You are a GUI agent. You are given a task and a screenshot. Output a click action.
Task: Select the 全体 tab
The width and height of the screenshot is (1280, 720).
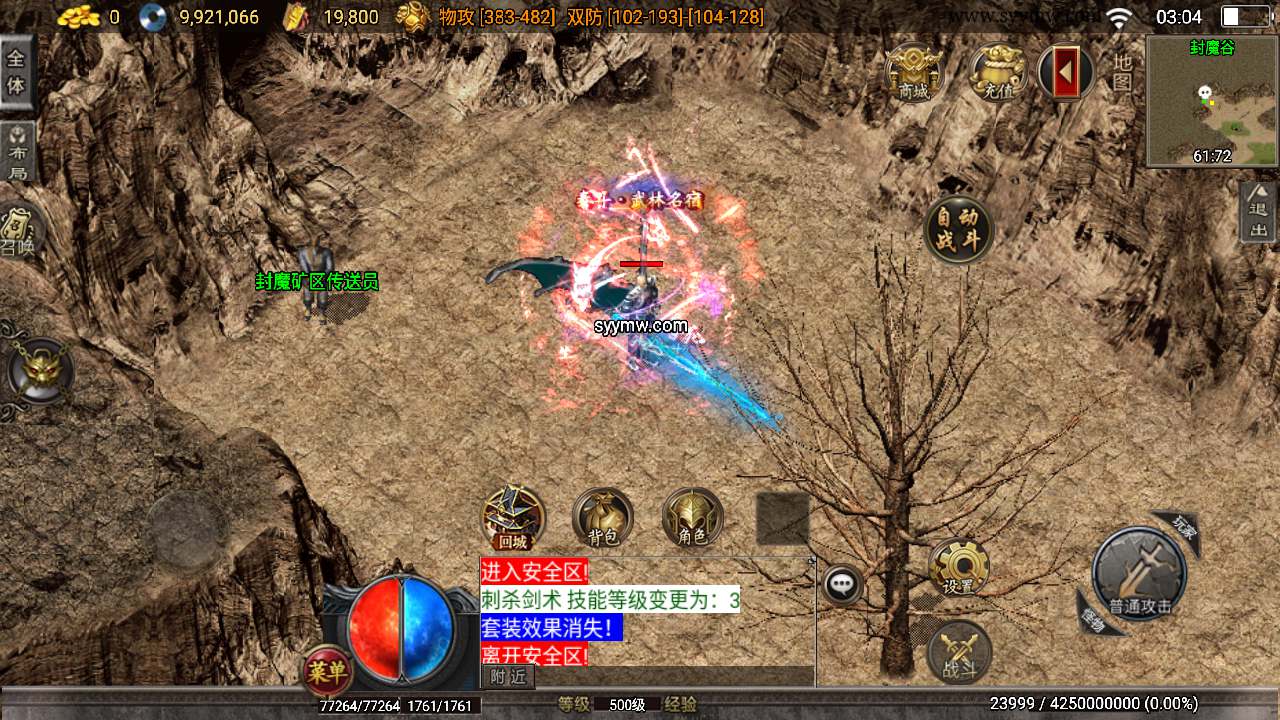(x=16, y=72)
